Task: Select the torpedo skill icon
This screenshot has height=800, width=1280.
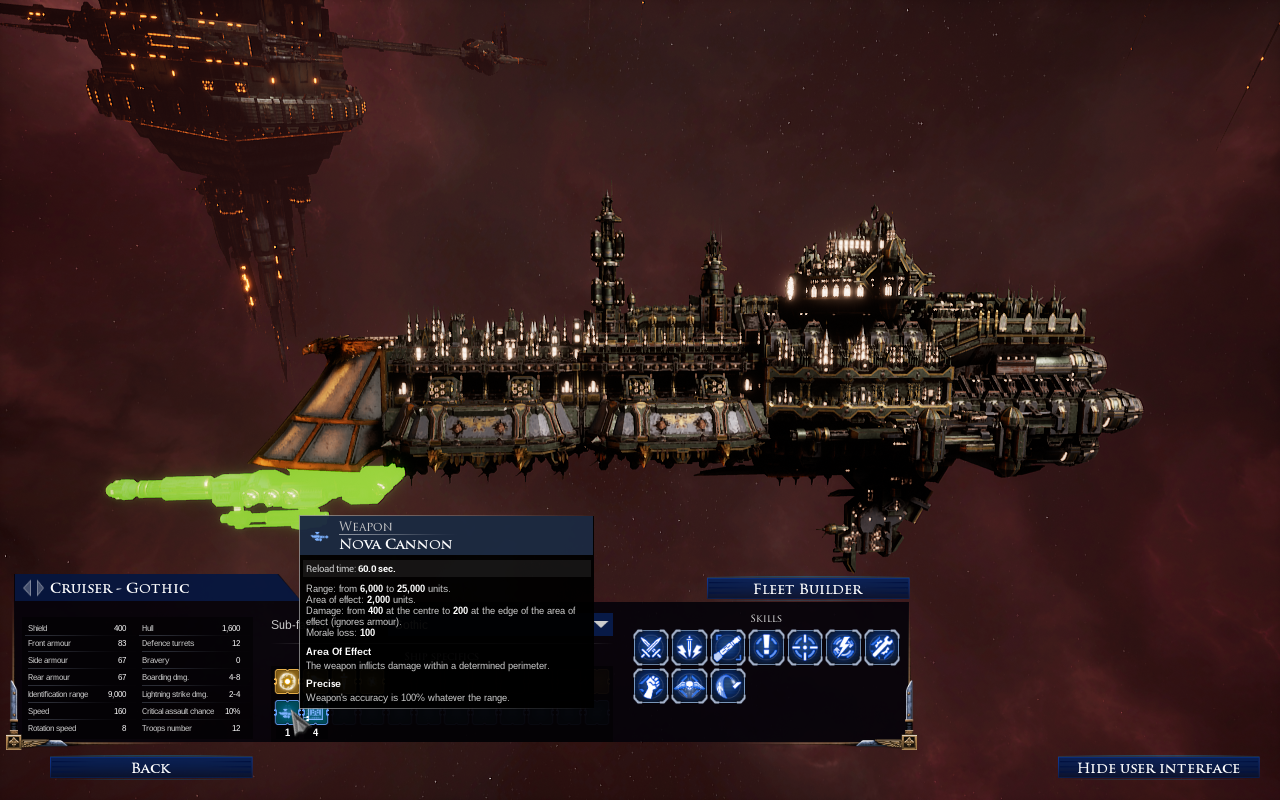Action: coord(728,648)
